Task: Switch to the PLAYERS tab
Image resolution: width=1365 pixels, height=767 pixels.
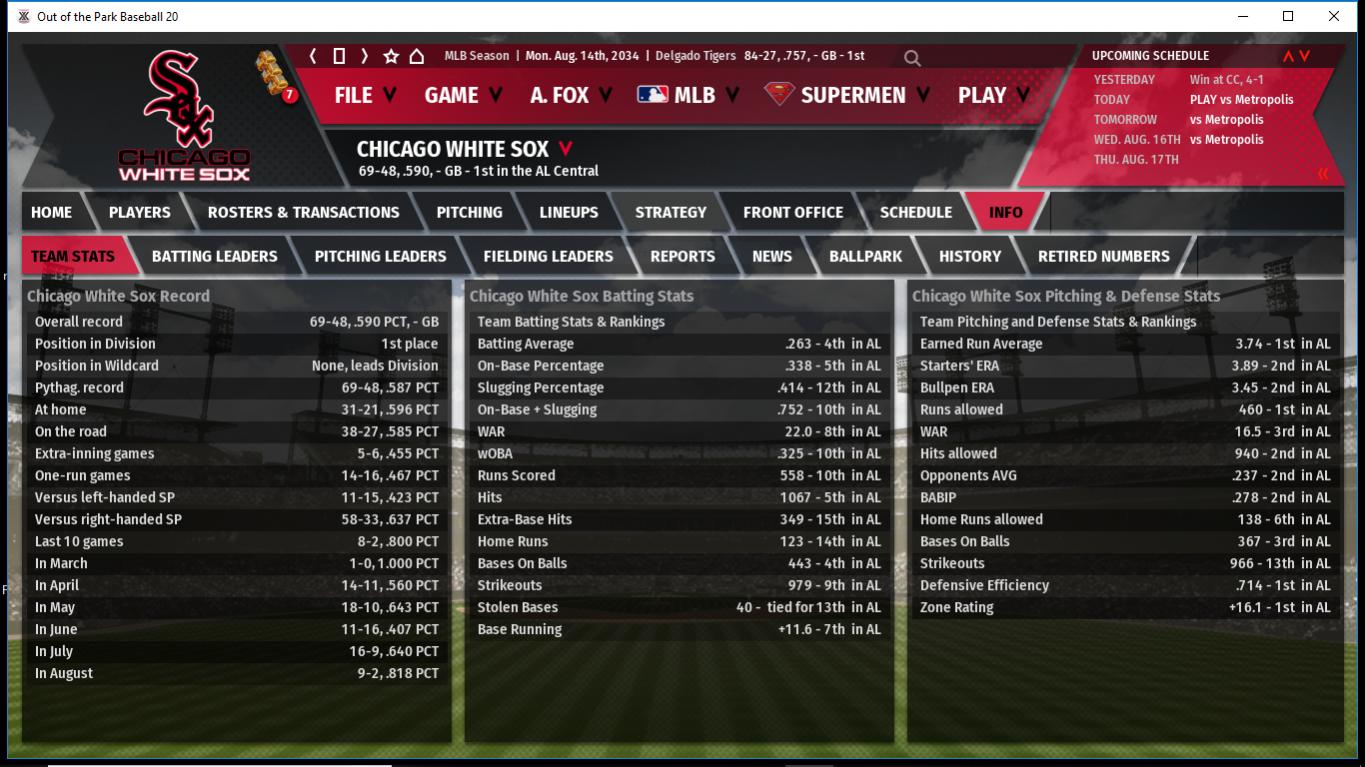Action: point(139,212)
